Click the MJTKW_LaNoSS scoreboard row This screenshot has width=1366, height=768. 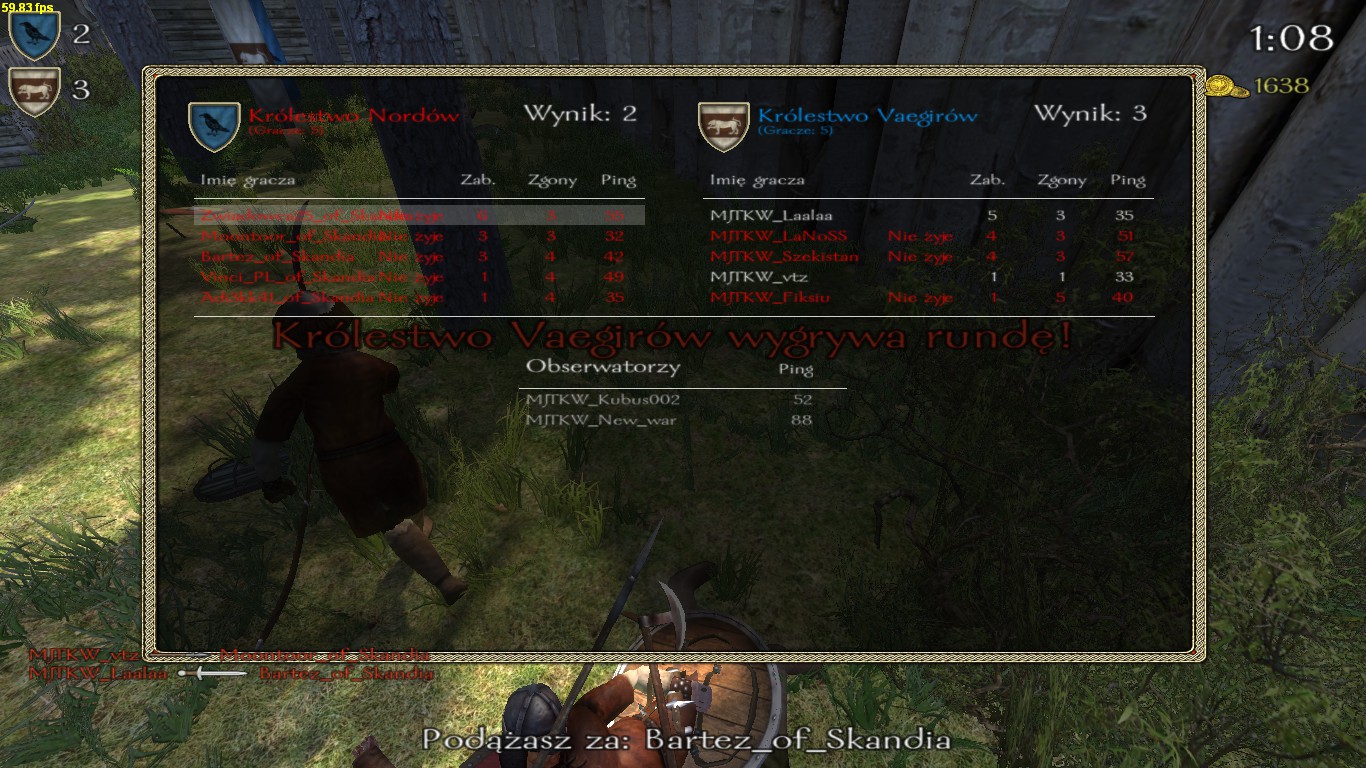[x=927, y=236]
